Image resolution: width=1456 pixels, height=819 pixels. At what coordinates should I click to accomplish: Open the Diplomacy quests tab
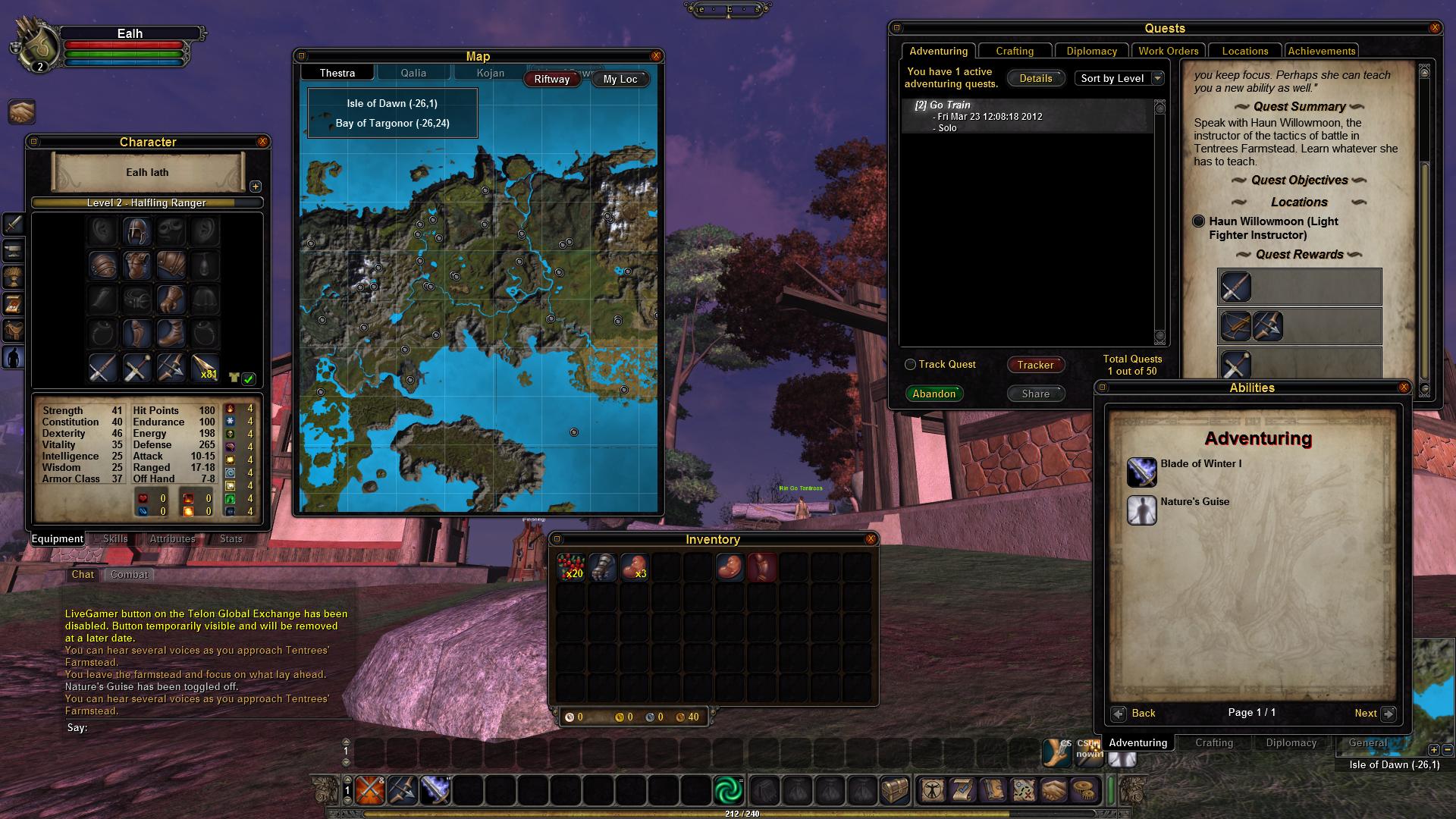tap(1091, 51)
